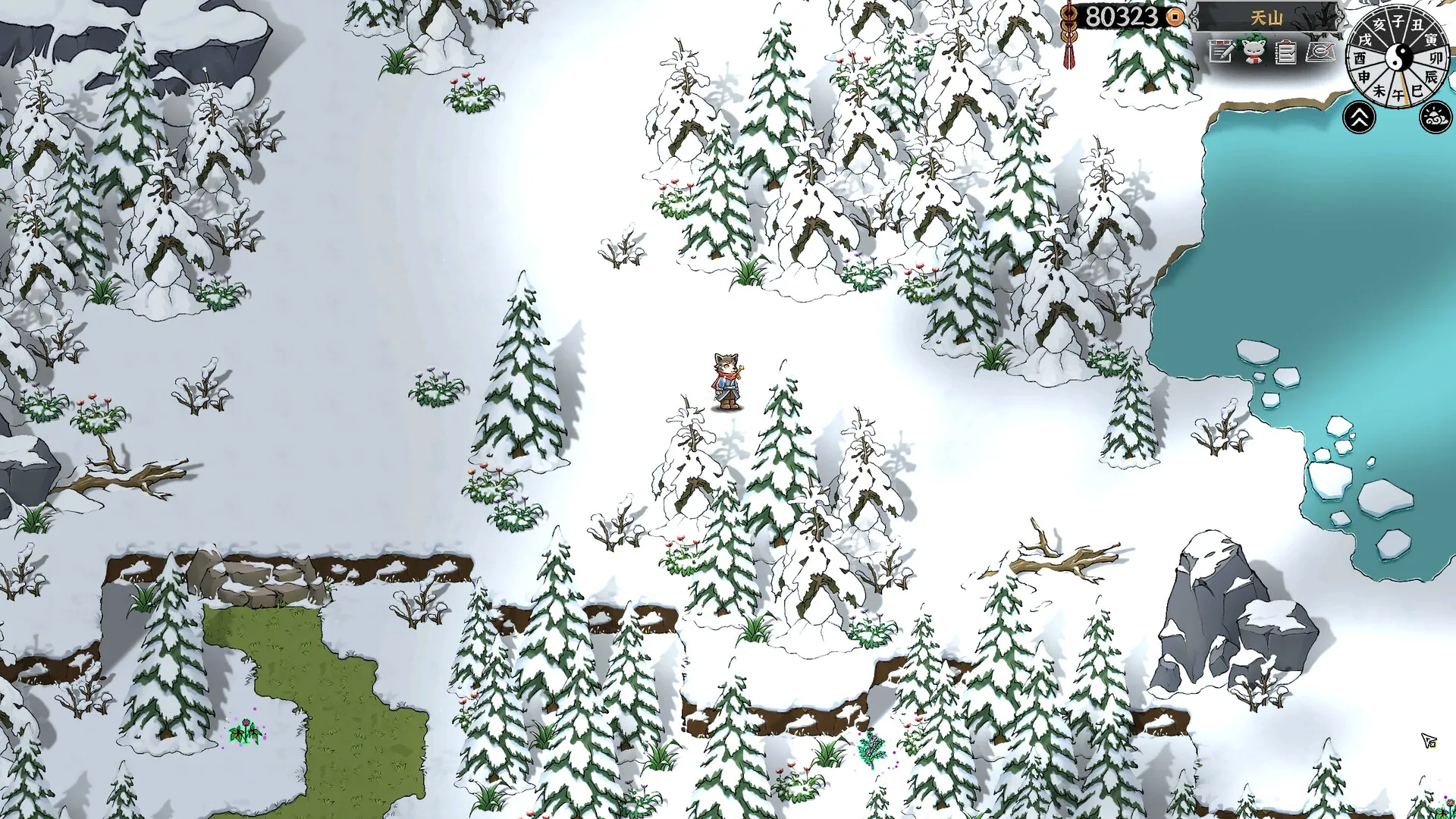This screenshot has width=1456, height=819.
Task: Click the double up-arrow round button
Action: click(1360, 118)
